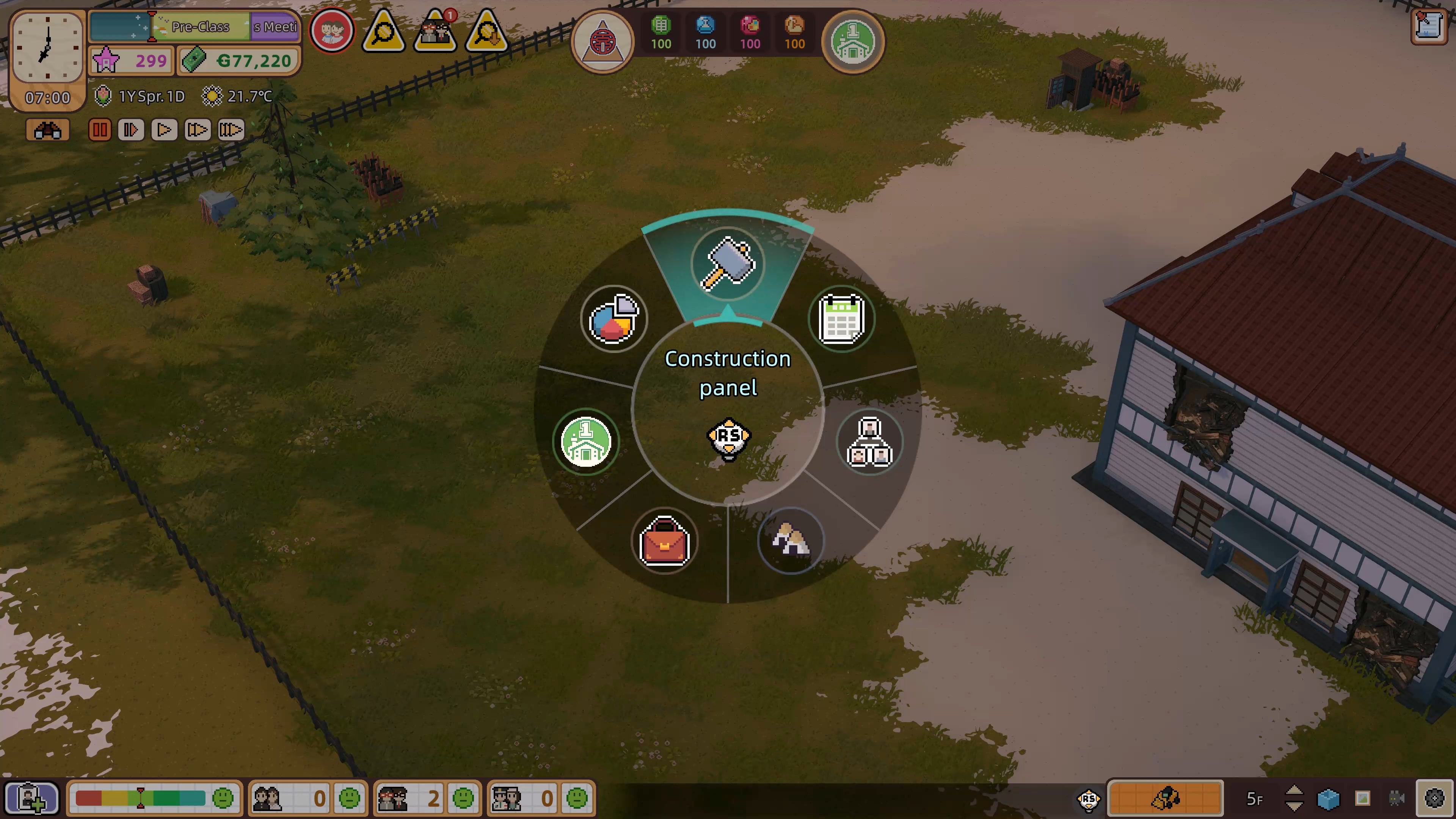
Task: Open settings with the gear button
Action: point(1434,798)
